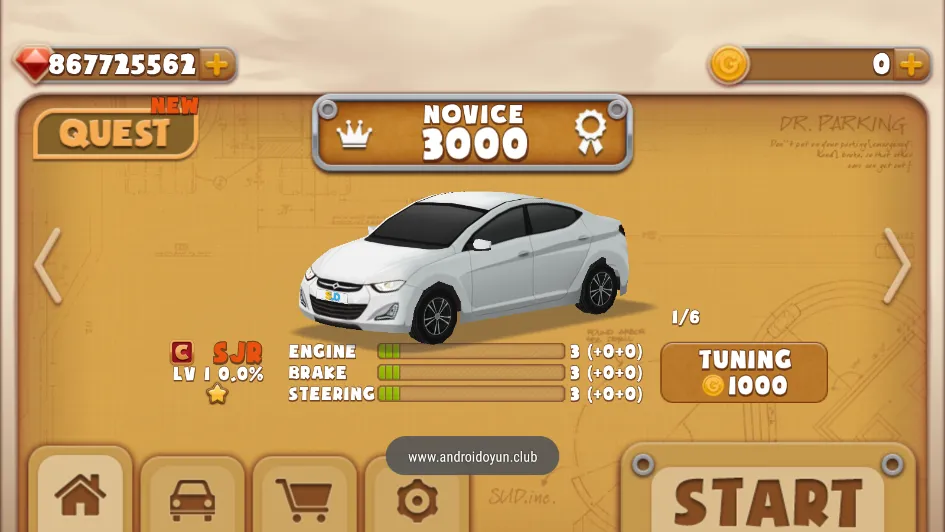Buy gold coins via the plus button
This screenshot has height=532, width=945.
(911, 65)
